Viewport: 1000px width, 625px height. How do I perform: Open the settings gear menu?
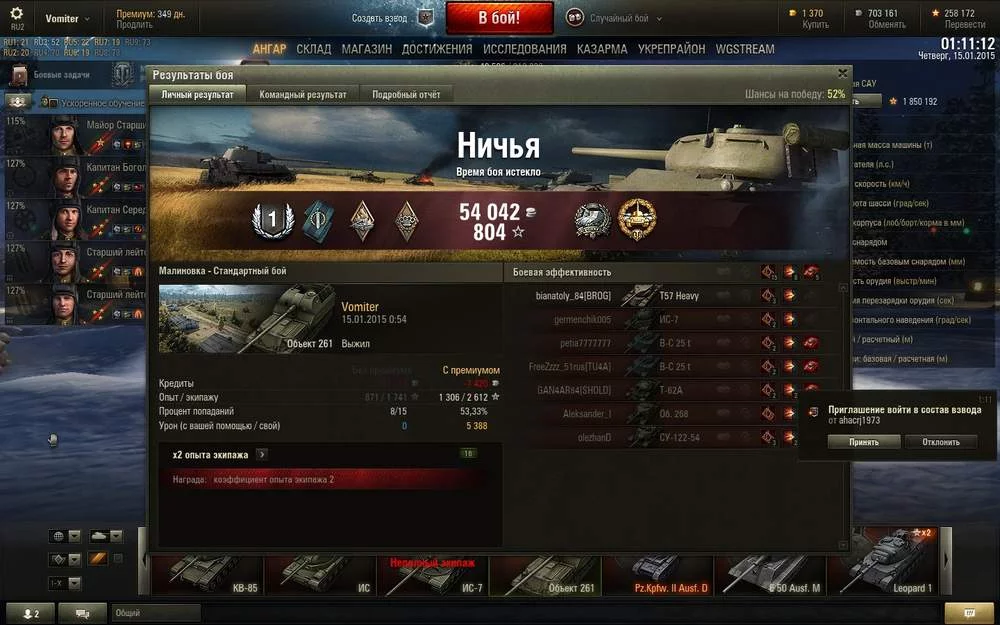17,14
